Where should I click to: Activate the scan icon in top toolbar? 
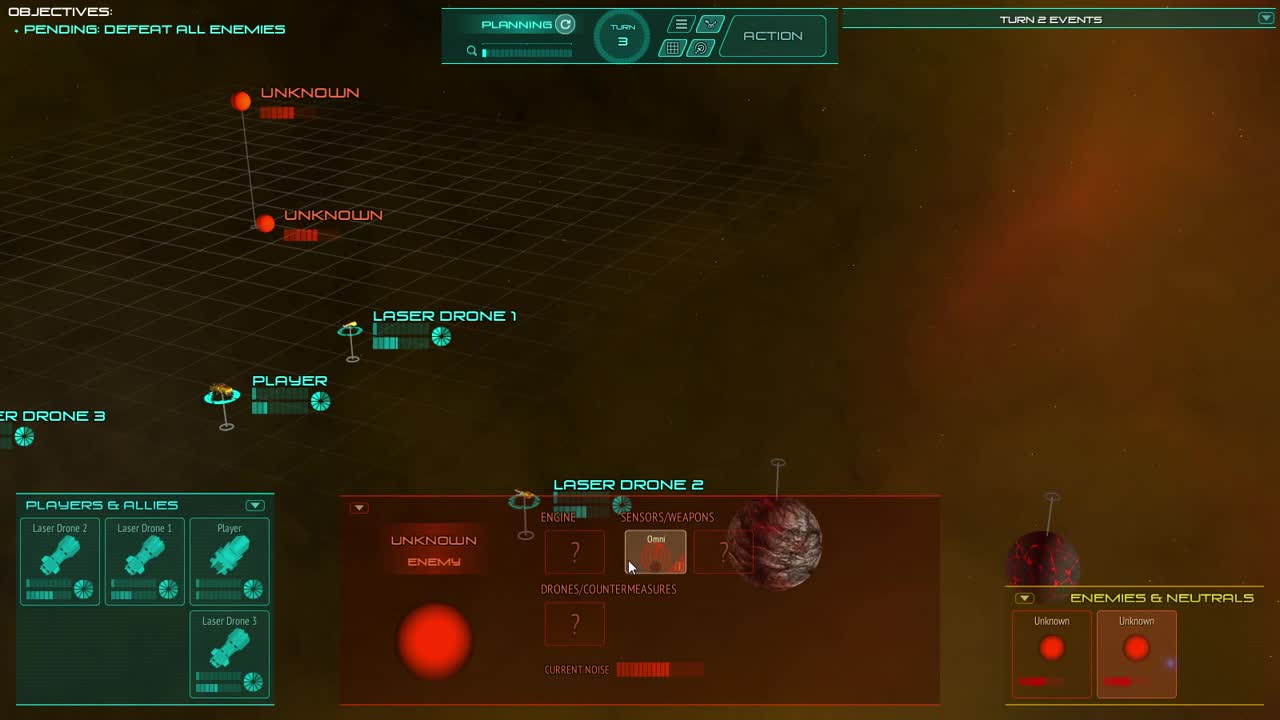point(701,47)
